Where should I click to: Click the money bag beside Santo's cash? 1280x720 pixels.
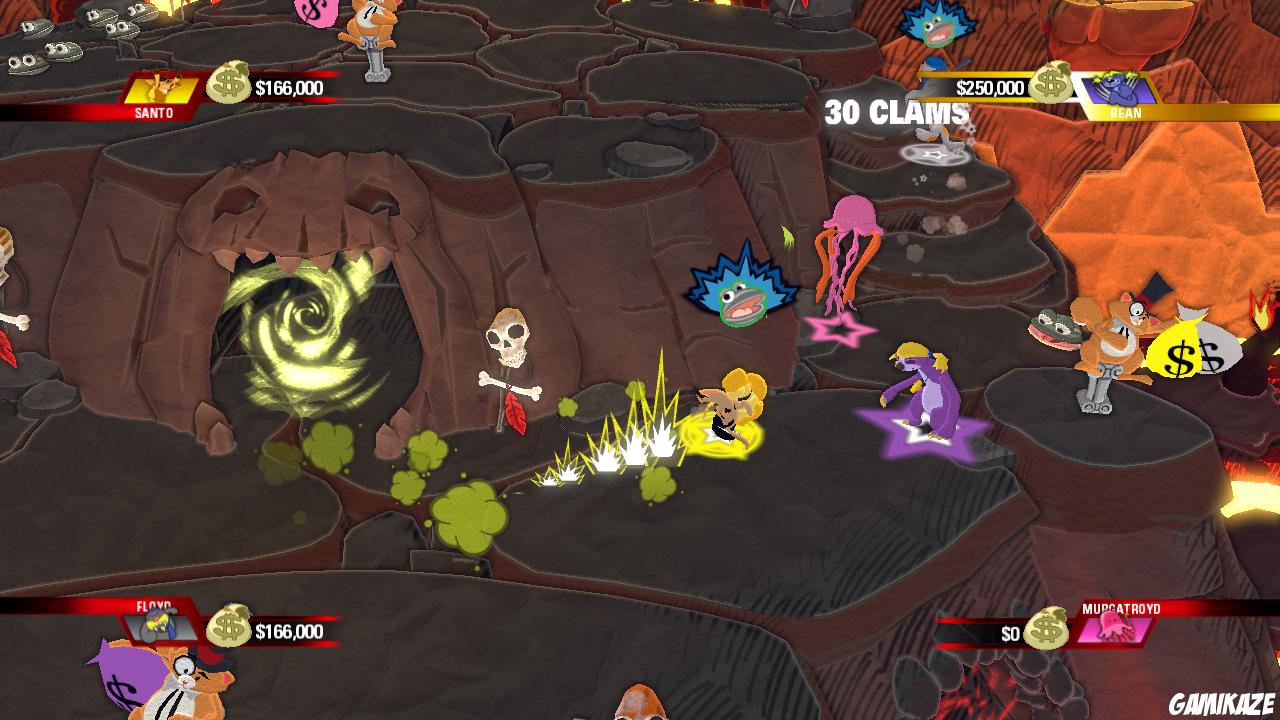point(228,83)
